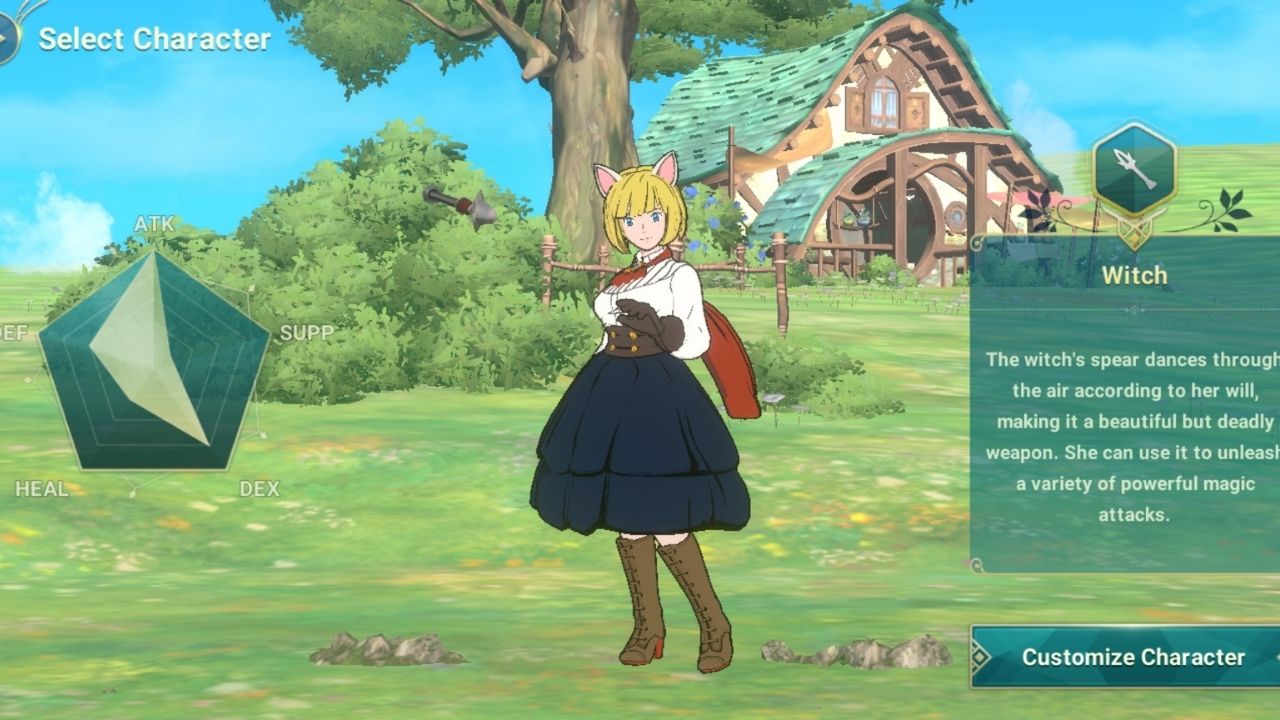This screenshot has width=1280, height=720.
Task: Select the Witch class name tab
Action: (x=1133, y=276)
